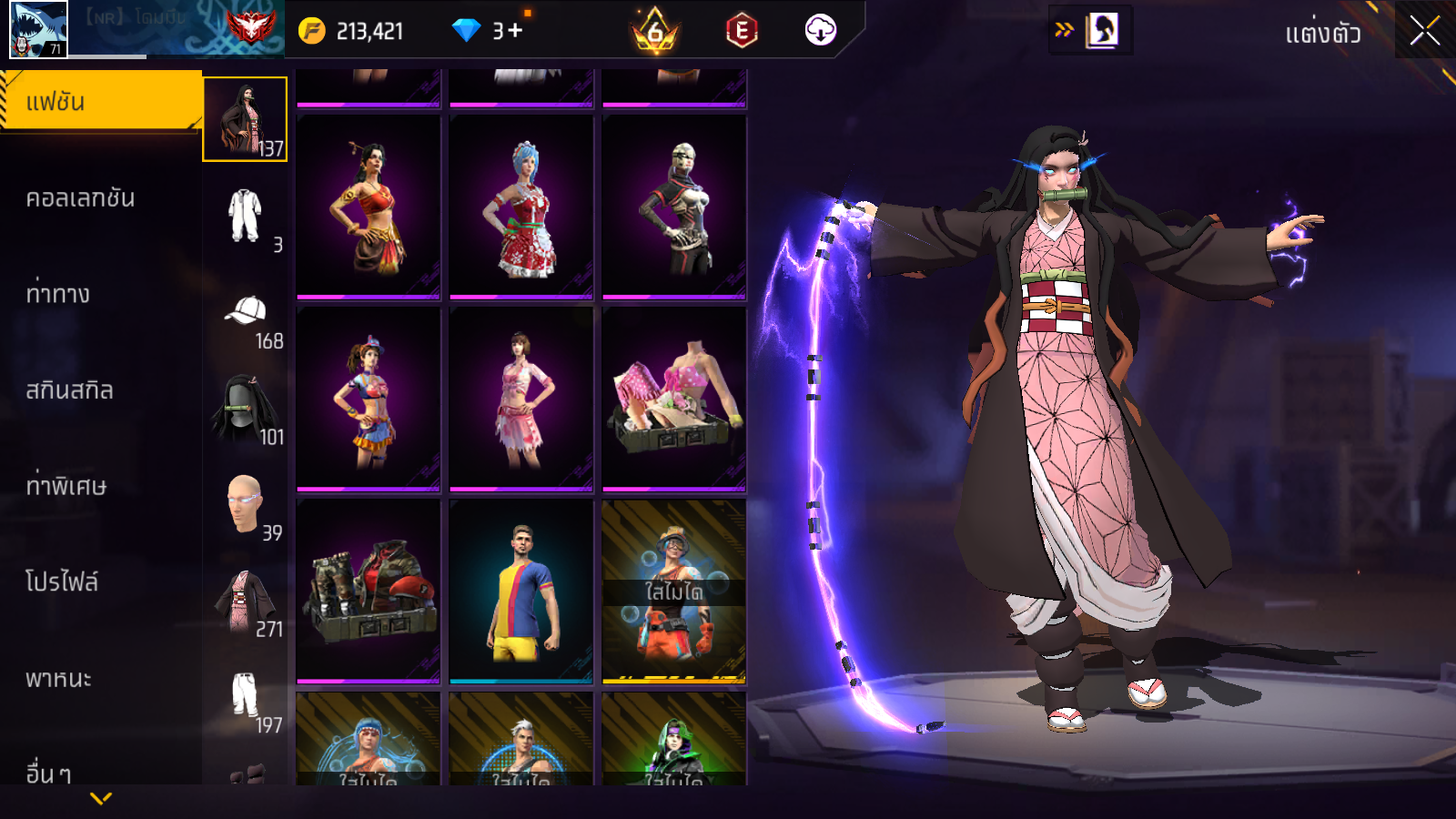This screenshot has height=819, width=1456.
Task: Add diamonds using the plus button
Action: [515, 31]
